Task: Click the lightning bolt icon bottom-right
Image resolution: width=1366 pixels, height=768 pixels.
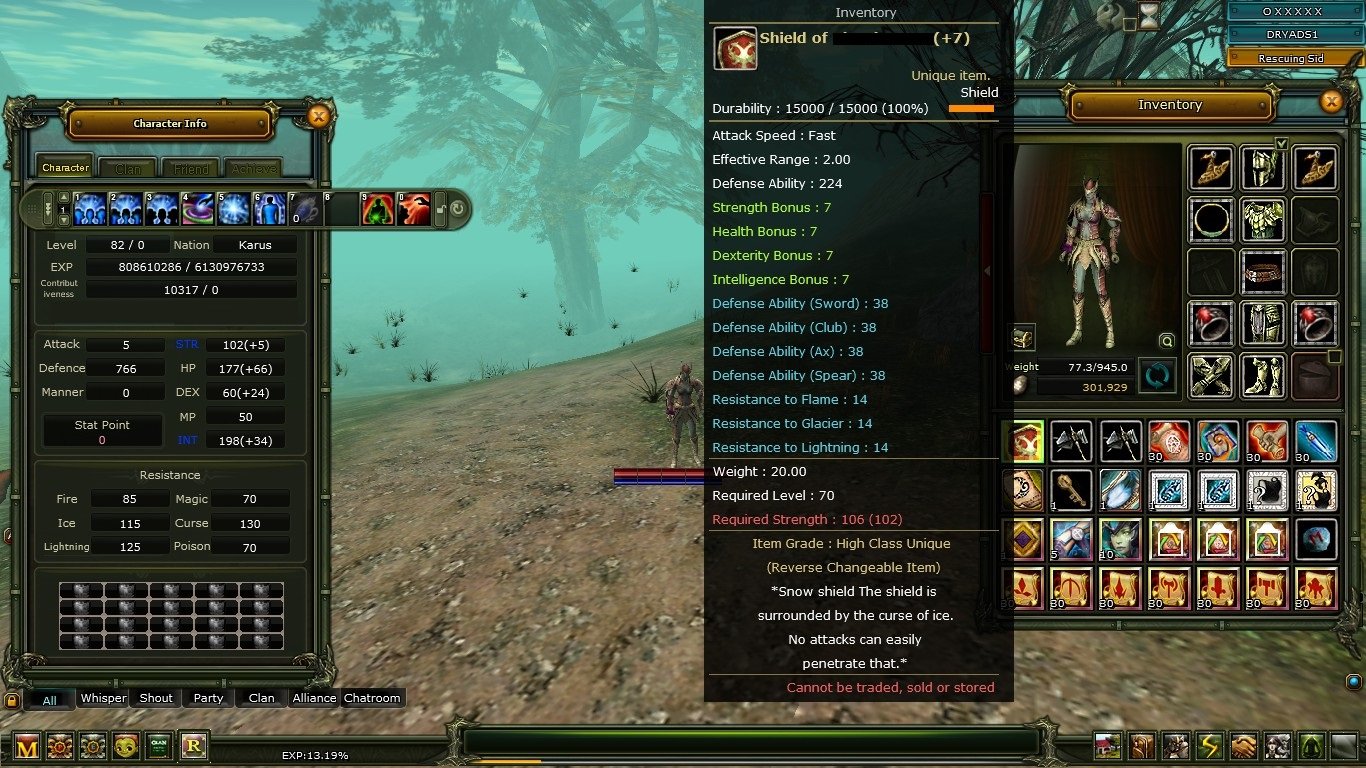Action: tap(1208, 745)
